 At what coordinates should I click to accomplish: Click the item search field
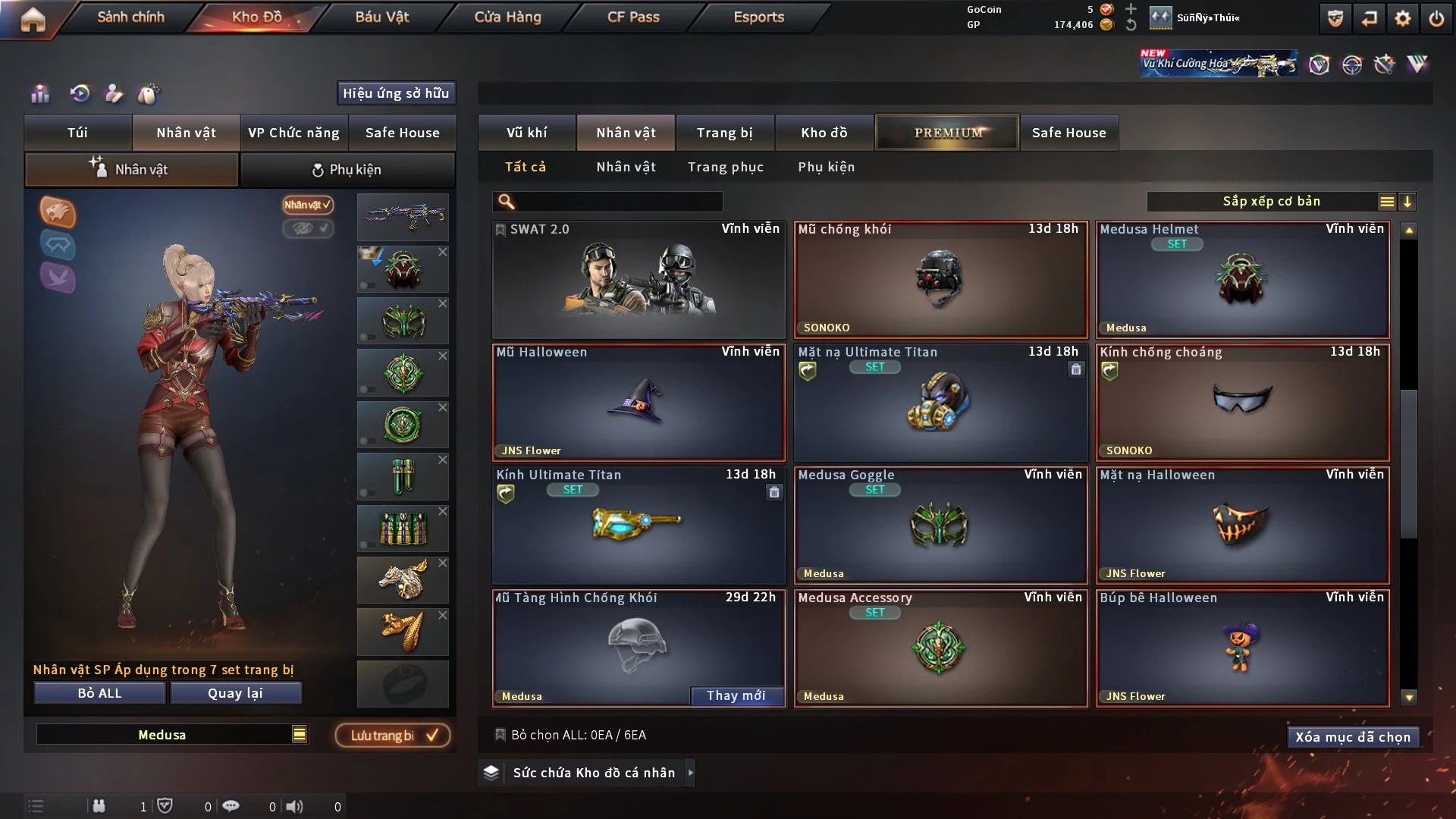click(x=618, y=202)
